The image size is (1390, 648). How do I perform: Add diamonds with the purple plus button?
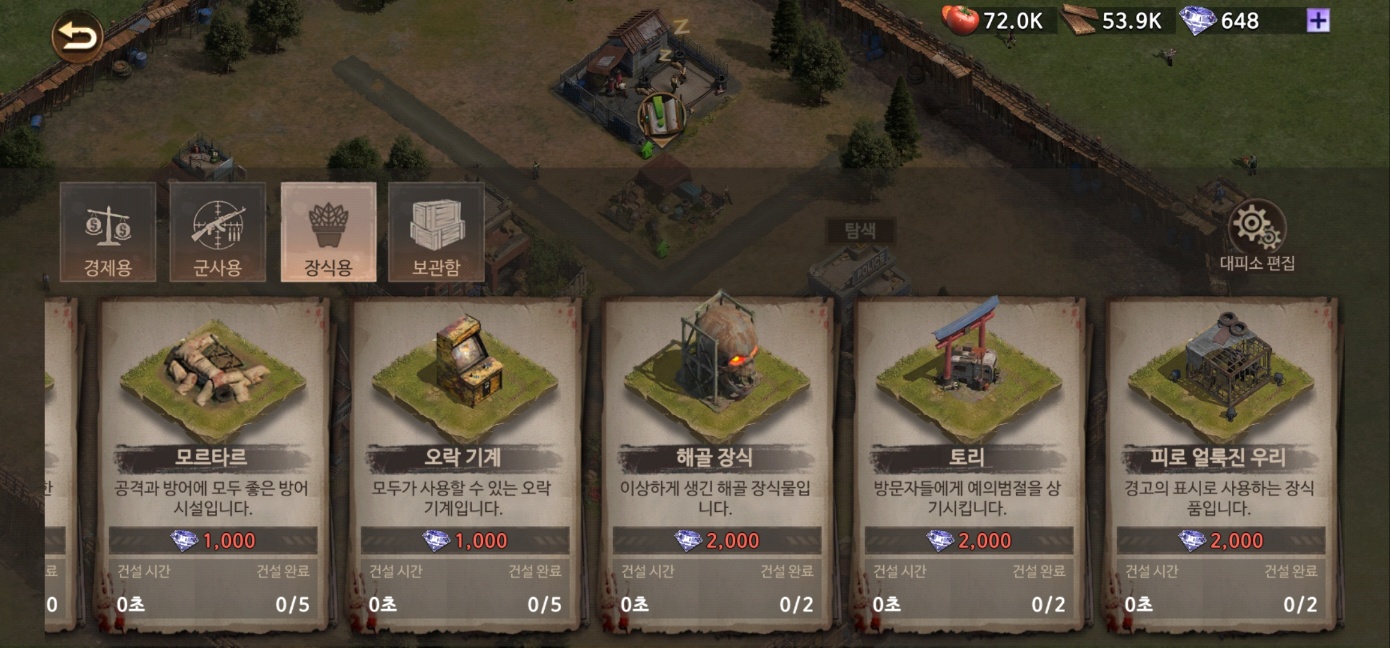click(x=1318, y=20)
